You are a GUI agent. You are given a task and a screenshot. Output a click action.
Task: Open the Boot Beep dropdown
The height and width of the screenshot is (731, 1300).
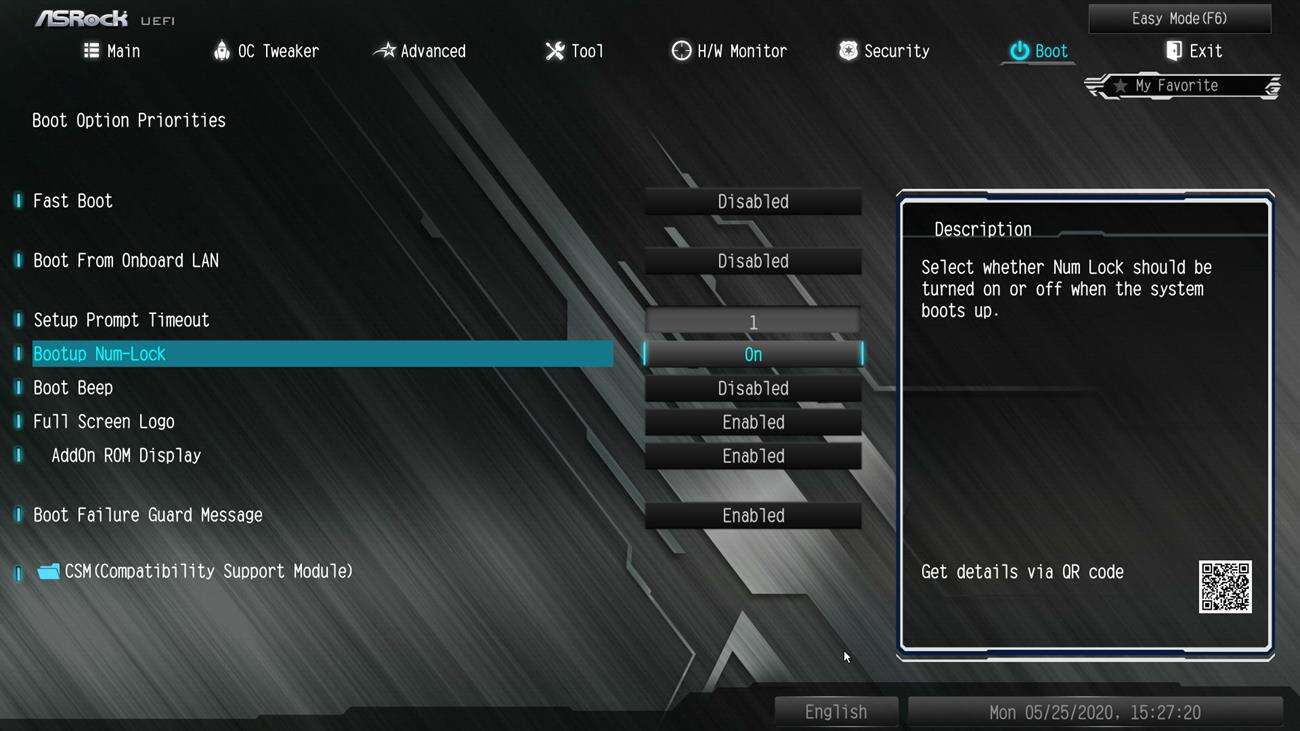[x=752, y=387]
